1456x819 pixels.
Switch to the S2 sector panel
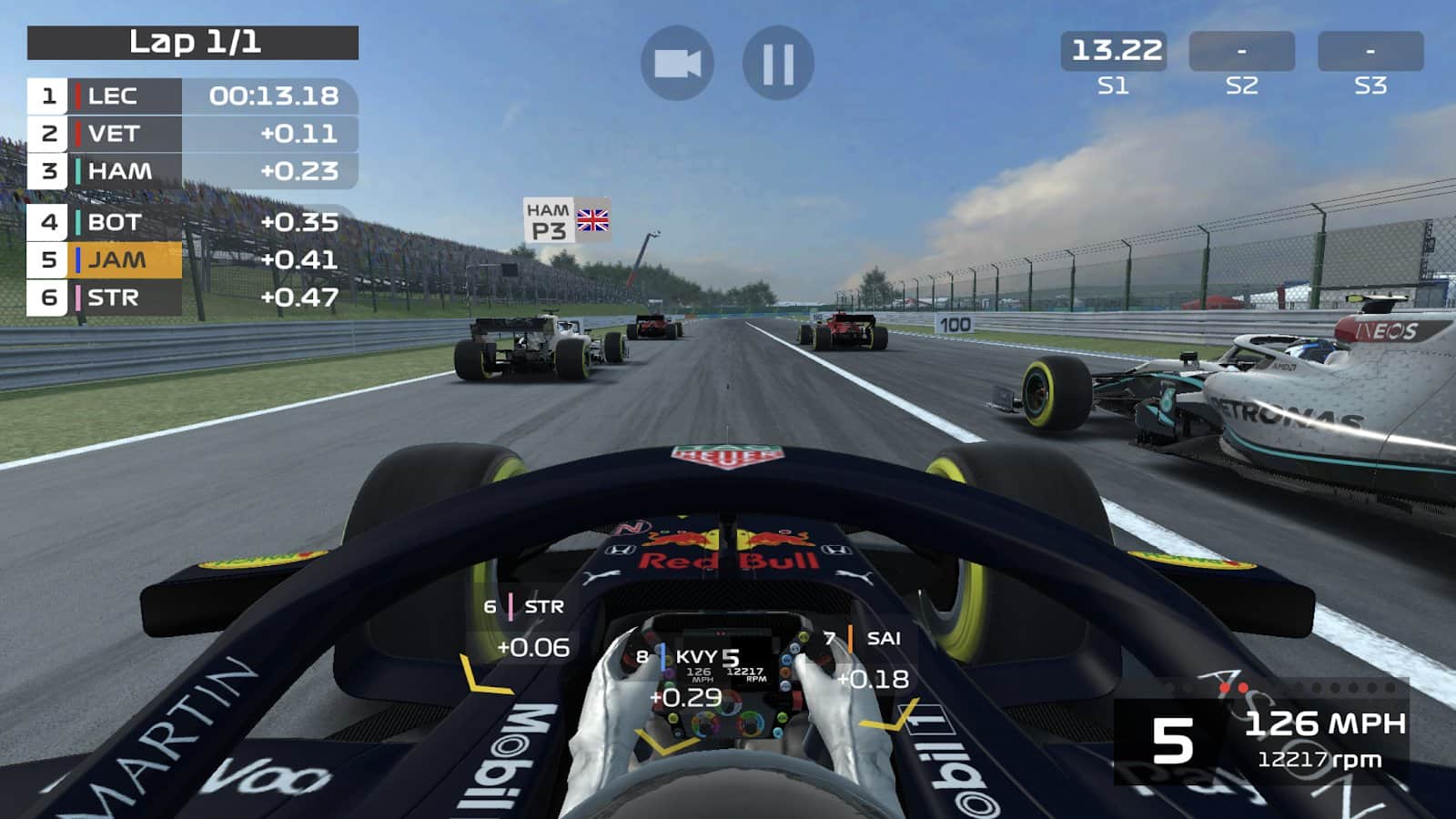[1244, 52]
